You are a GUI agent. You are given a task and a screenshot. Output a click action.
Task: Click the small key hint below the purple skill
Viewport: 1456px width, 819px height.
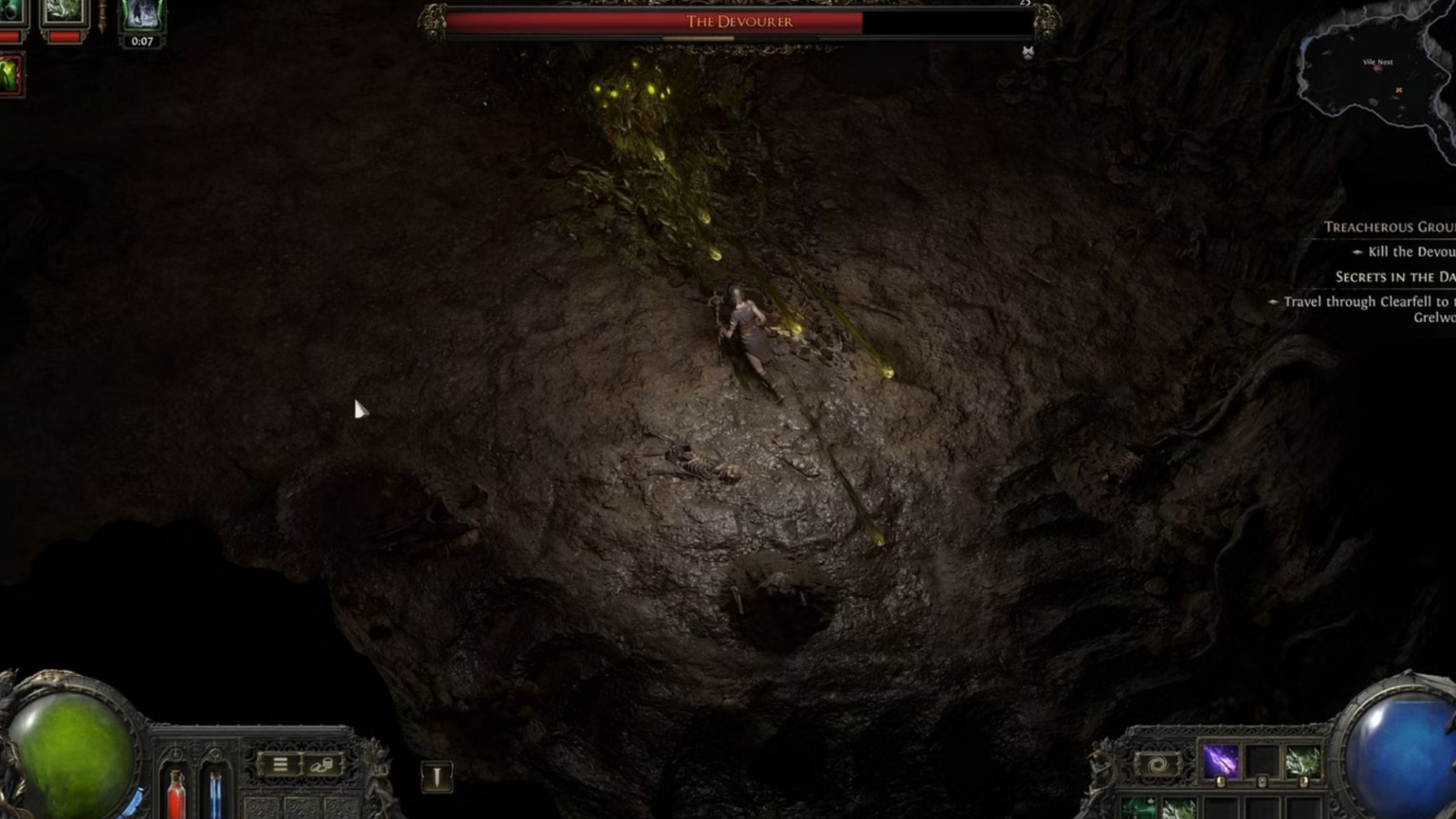(1220, 782)
